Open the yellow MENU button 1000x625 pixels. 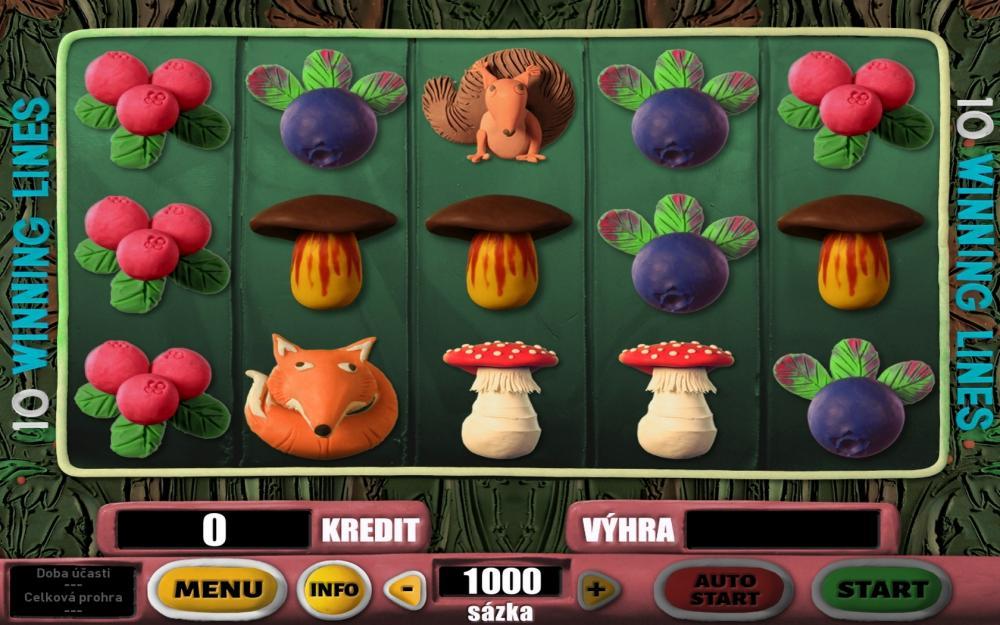pos(218,589)
